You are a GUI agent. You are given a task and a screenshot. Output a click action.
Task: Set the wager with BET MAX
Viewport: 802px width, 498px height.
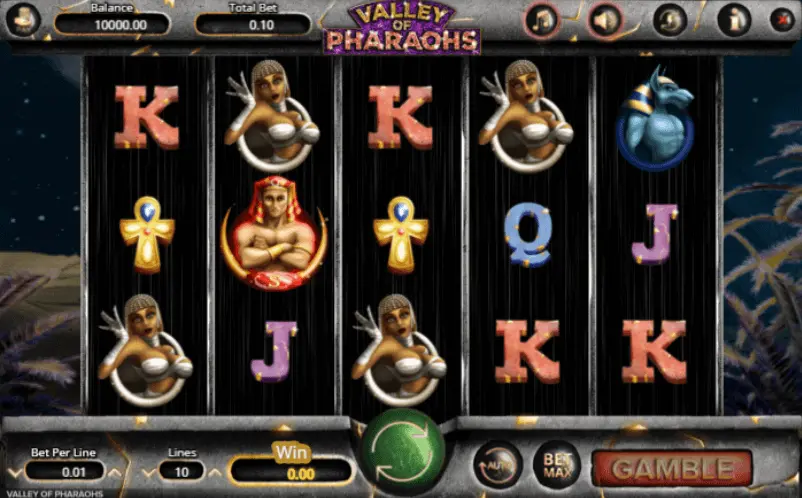pos(556,464)
